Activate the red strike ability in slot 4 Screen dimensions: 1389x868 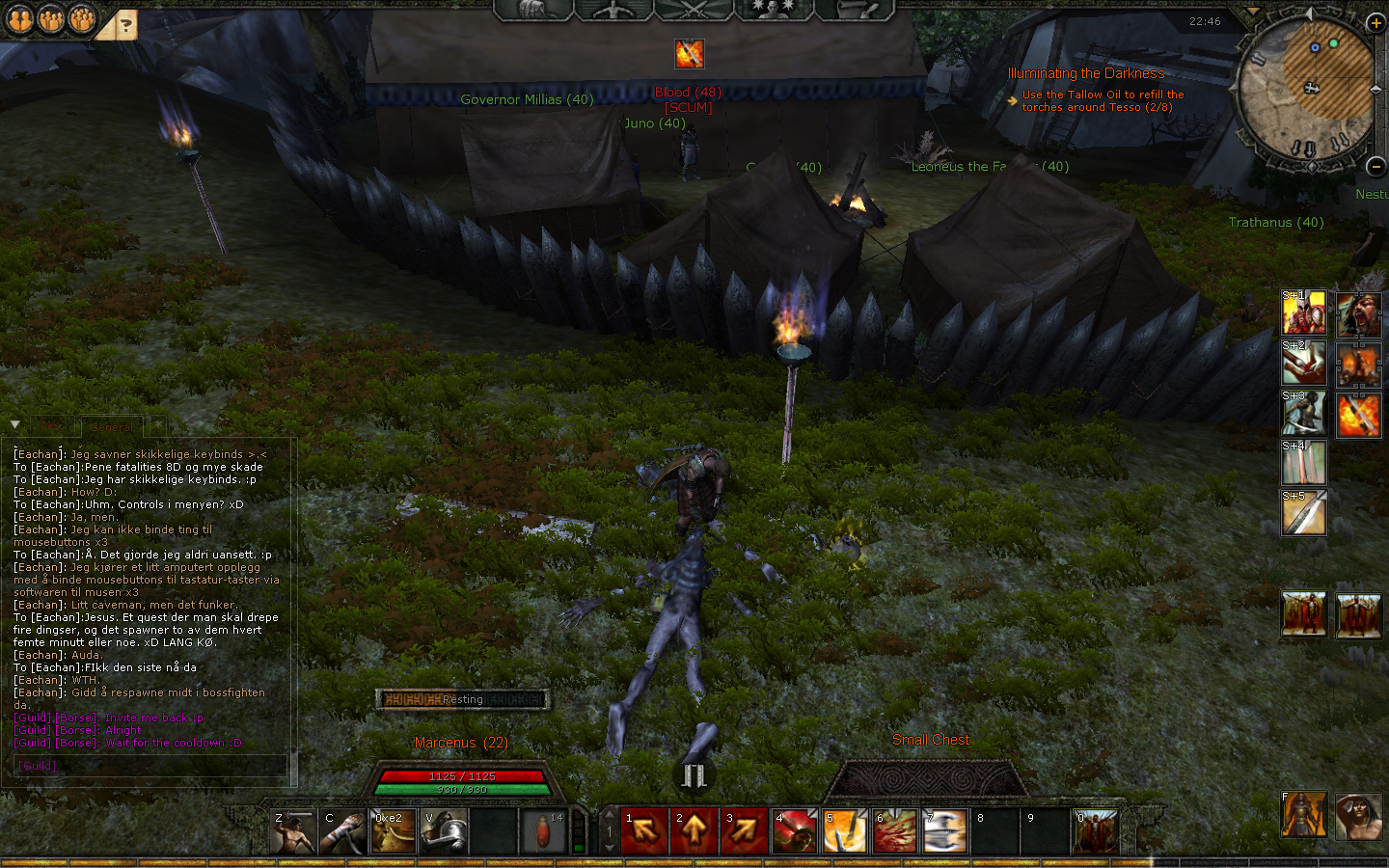click(x=795, y=831)
